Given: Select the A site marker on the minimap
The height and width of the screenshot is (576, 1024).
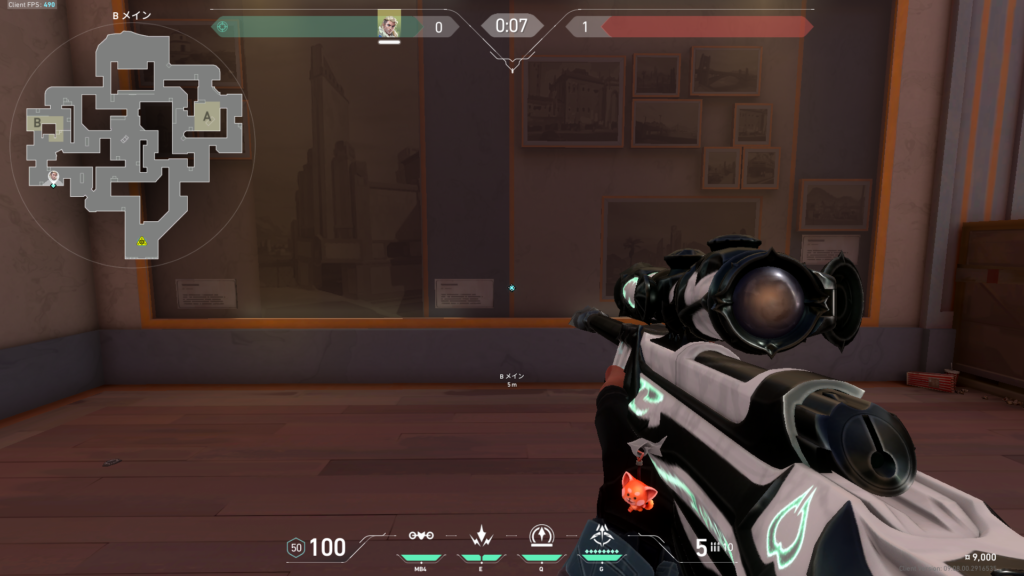Looking at the screenshot, I should [x=207, y=117].
